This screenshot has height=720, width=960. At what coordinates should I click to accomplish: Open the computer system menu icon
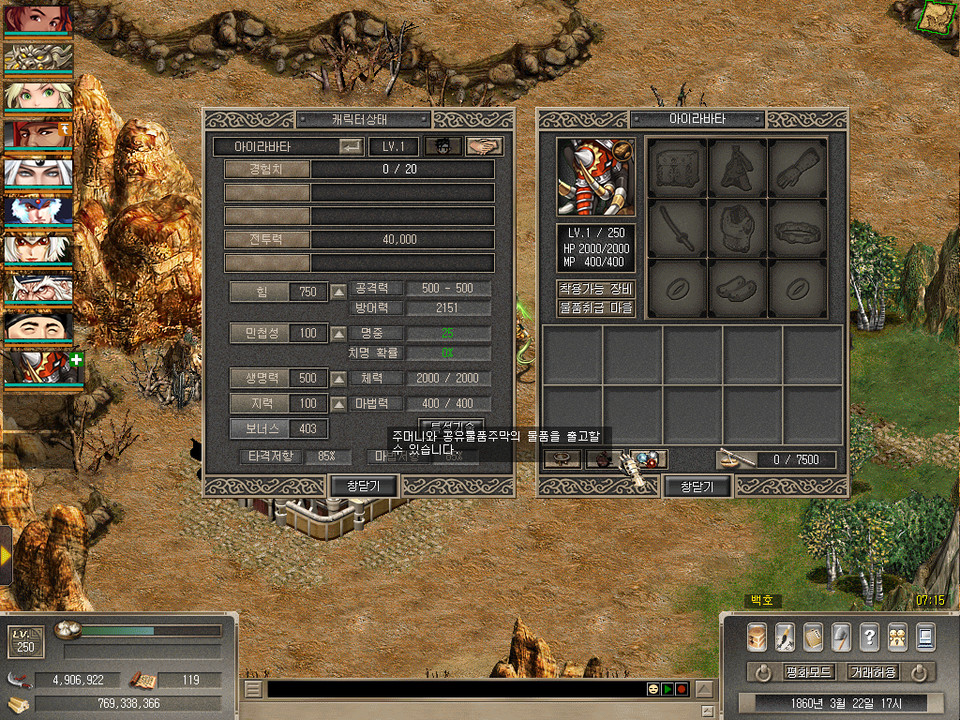(x=925, y=636)
